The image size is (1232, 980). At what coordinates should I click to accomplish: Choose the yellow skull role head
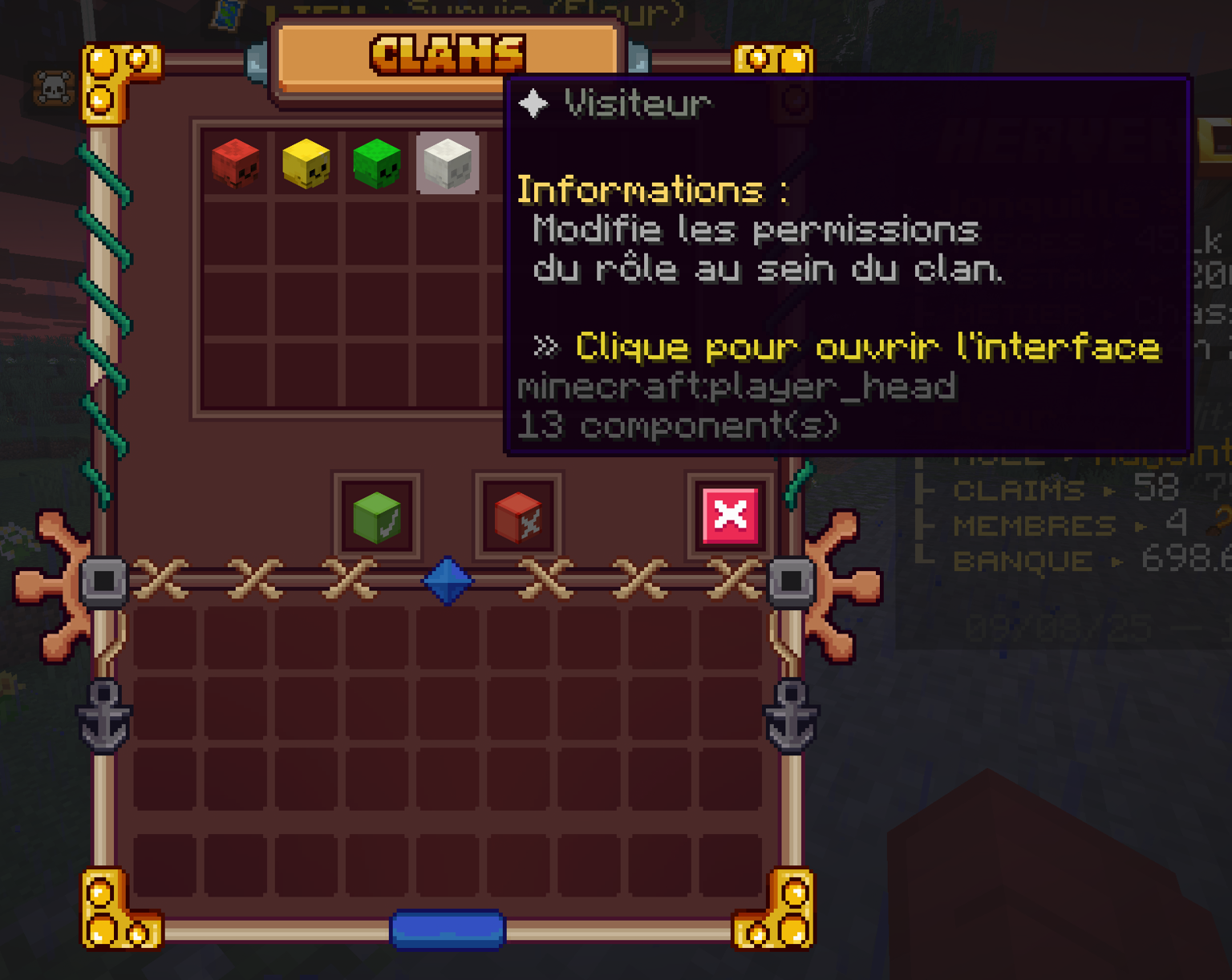(306, 163)
